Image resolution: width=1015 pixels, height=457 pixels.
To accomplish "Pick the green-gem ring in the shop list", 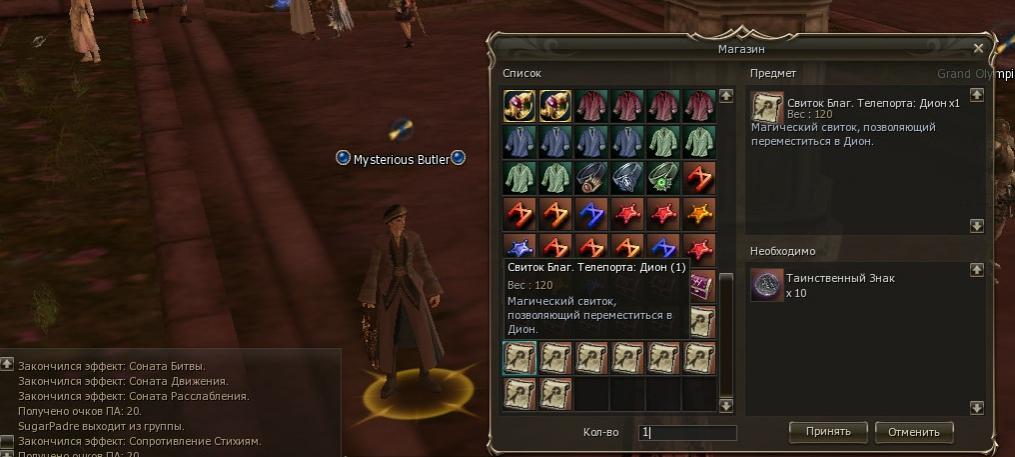I will tap(663, 177).
